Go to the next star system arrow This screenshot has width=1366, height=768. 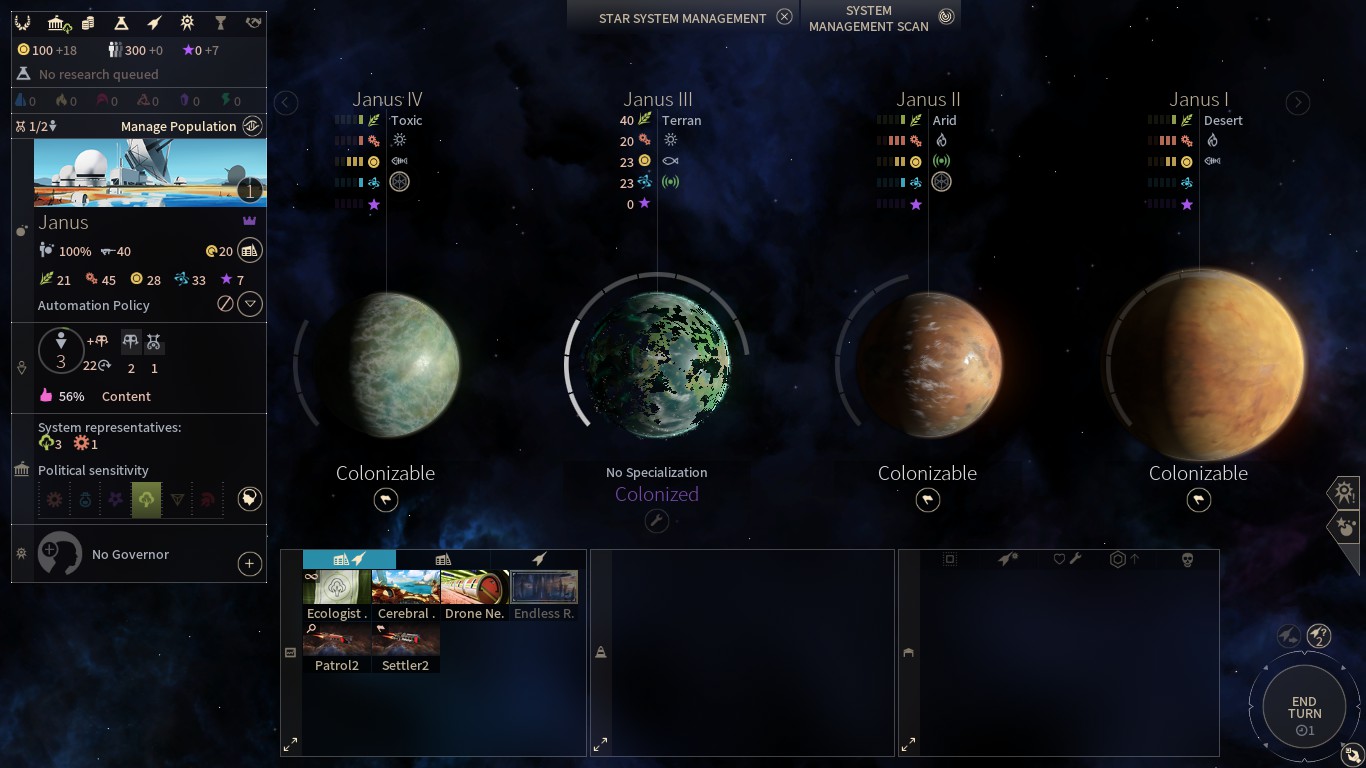click(1298, 102)
